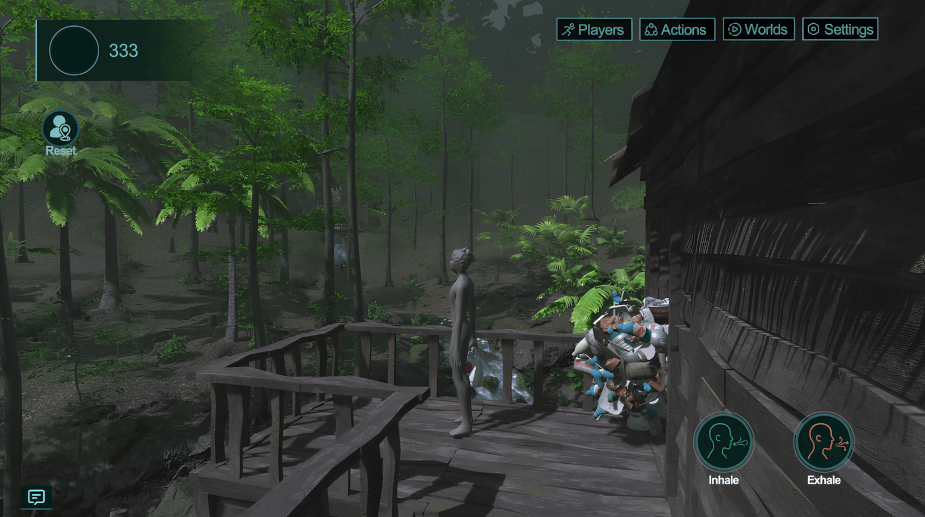Screen dimensions: 925x517
Task: Open the Actions menu
Action: pyautogui.click(x=677, y=30)
